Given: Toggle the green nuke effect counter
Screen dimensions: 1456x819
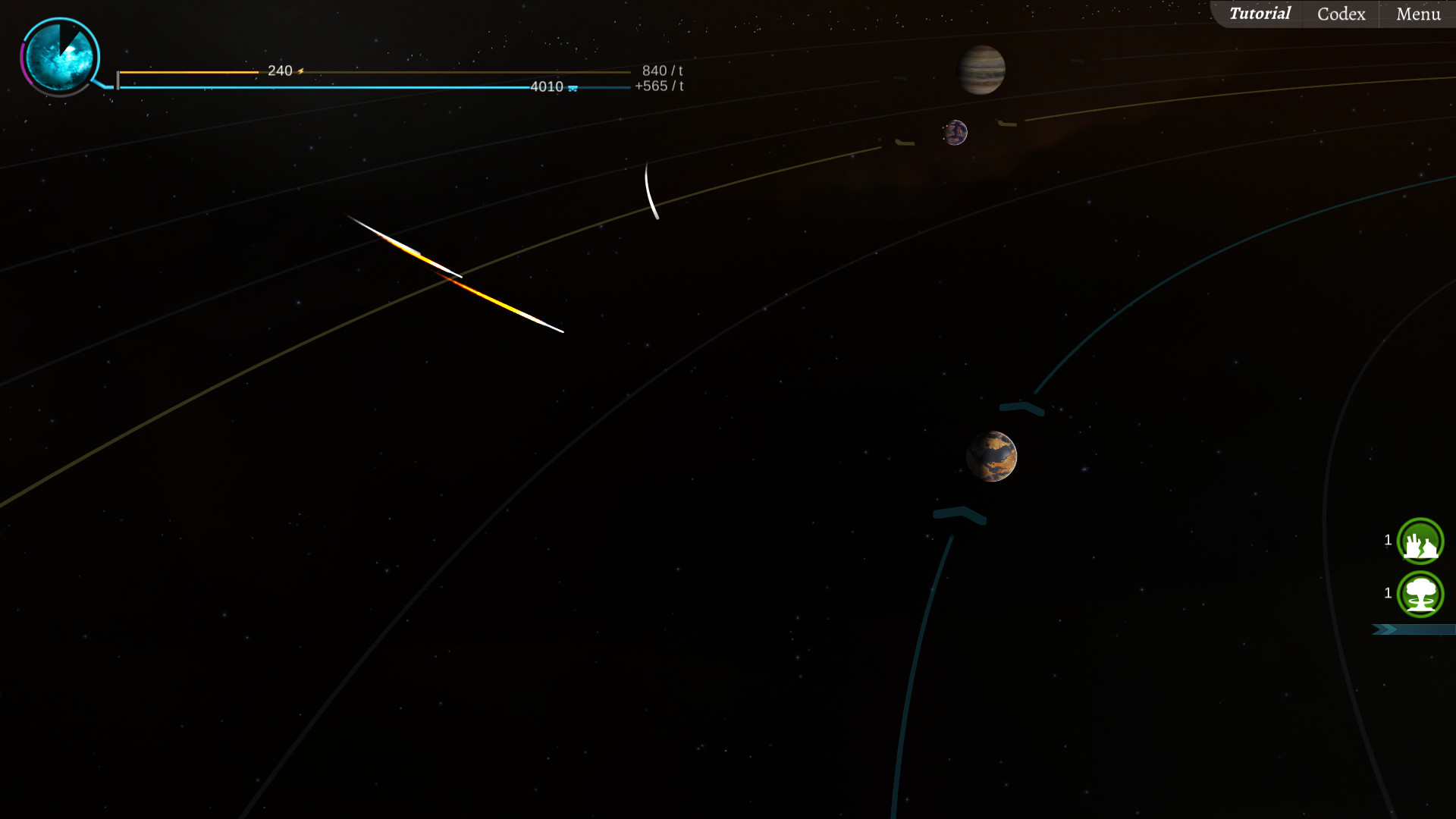Looking at the screenshot, I should pos(1388,591).
